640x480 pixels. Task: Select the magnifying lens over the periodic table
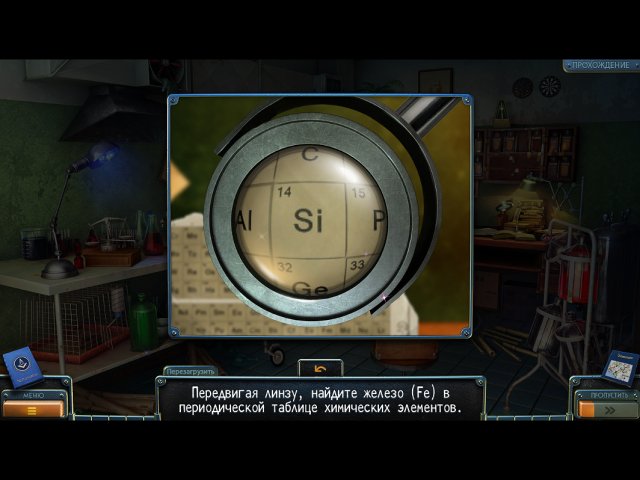pos(309,218)
